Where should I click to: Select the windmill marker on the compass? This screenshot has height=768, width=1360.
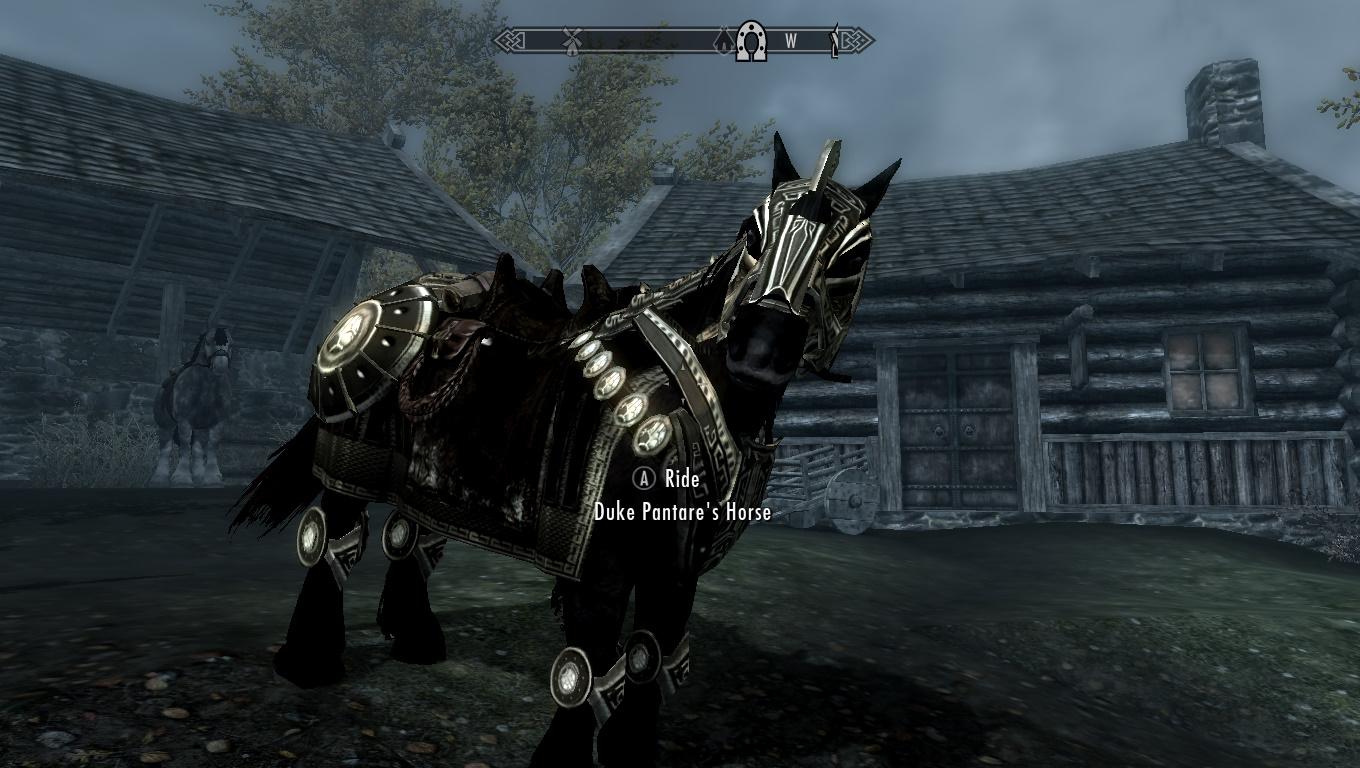572,42
